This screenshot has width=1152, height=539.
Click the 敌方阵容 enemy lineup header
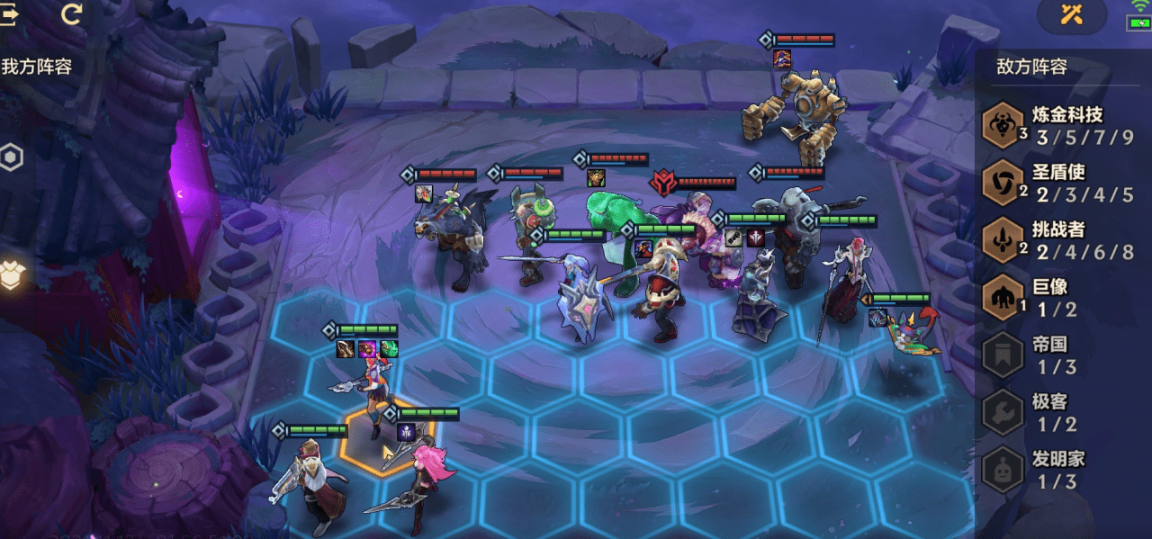pos(1032,67)
